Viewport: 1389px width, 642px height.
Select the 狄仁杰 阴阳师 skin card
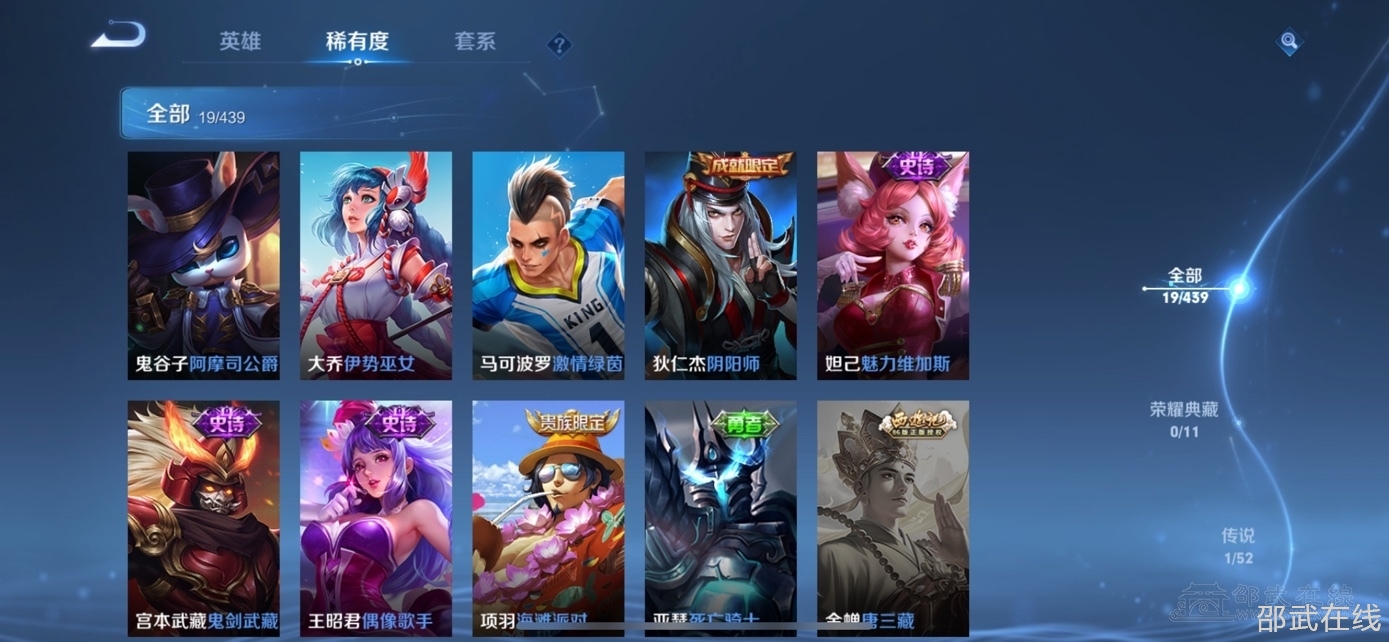pyautogui.click(x=720, y=265)
